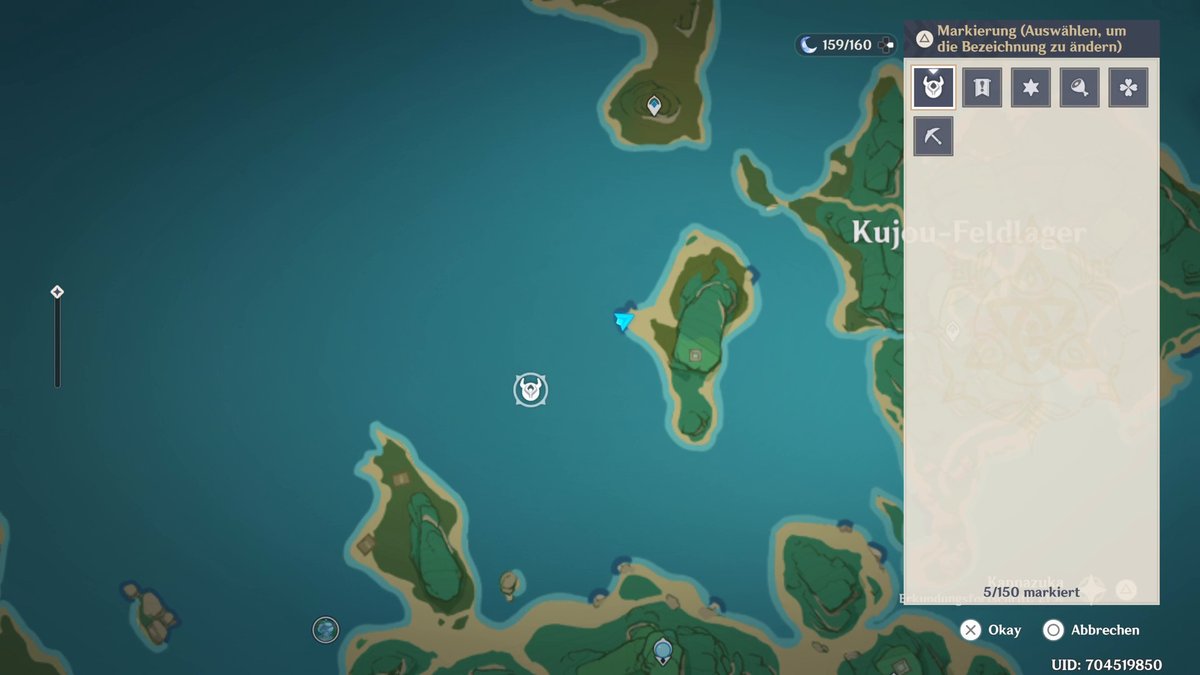Viewport: 1200px width, 675px height.
Task: Select the pickaxe marker icon
Action: 934,136
